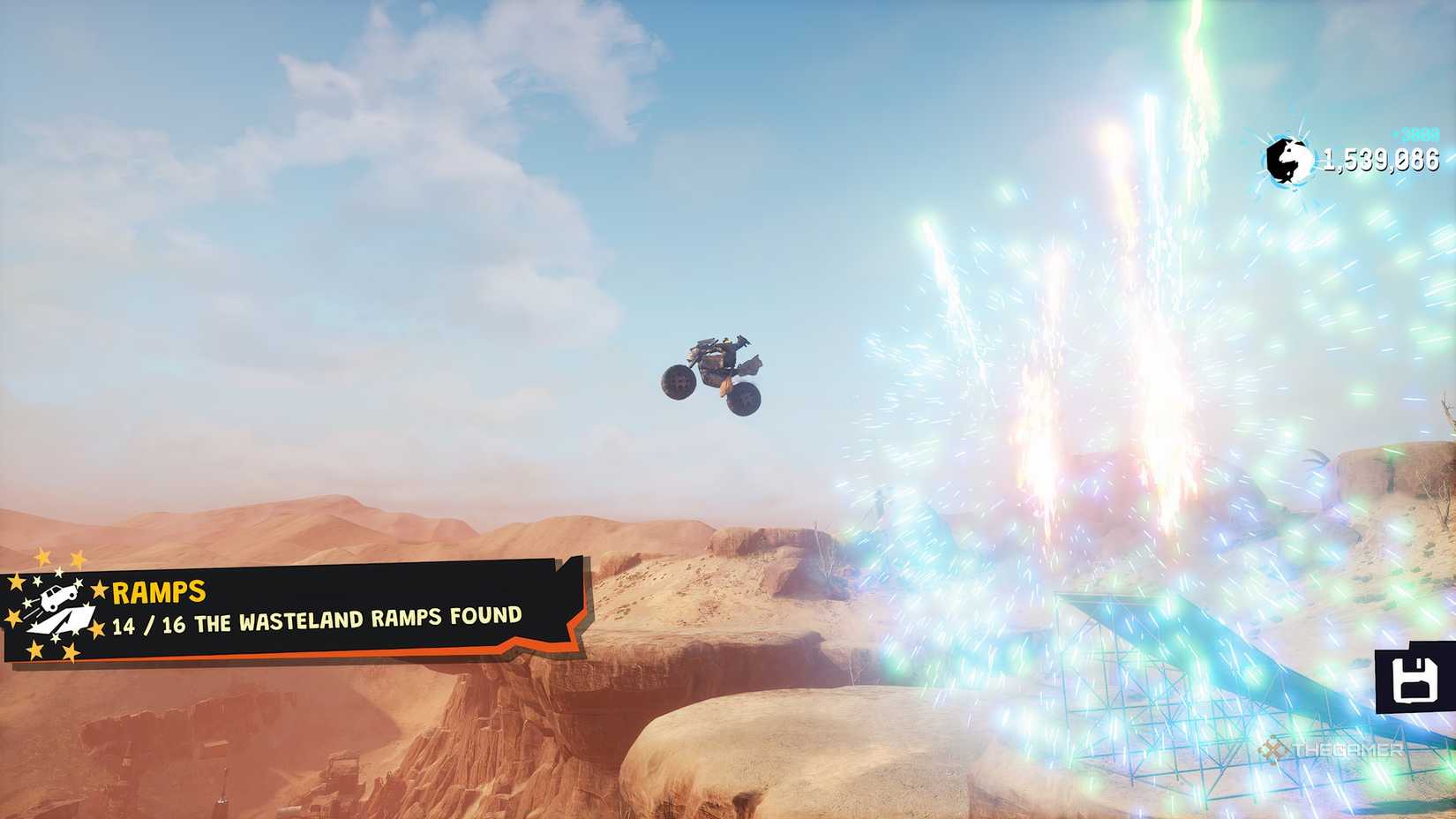The height and width of the screenshot is (819, 1456).
Task: Select the RAMPS heading text
Action: pyautogui.click(x=157, y=590)
